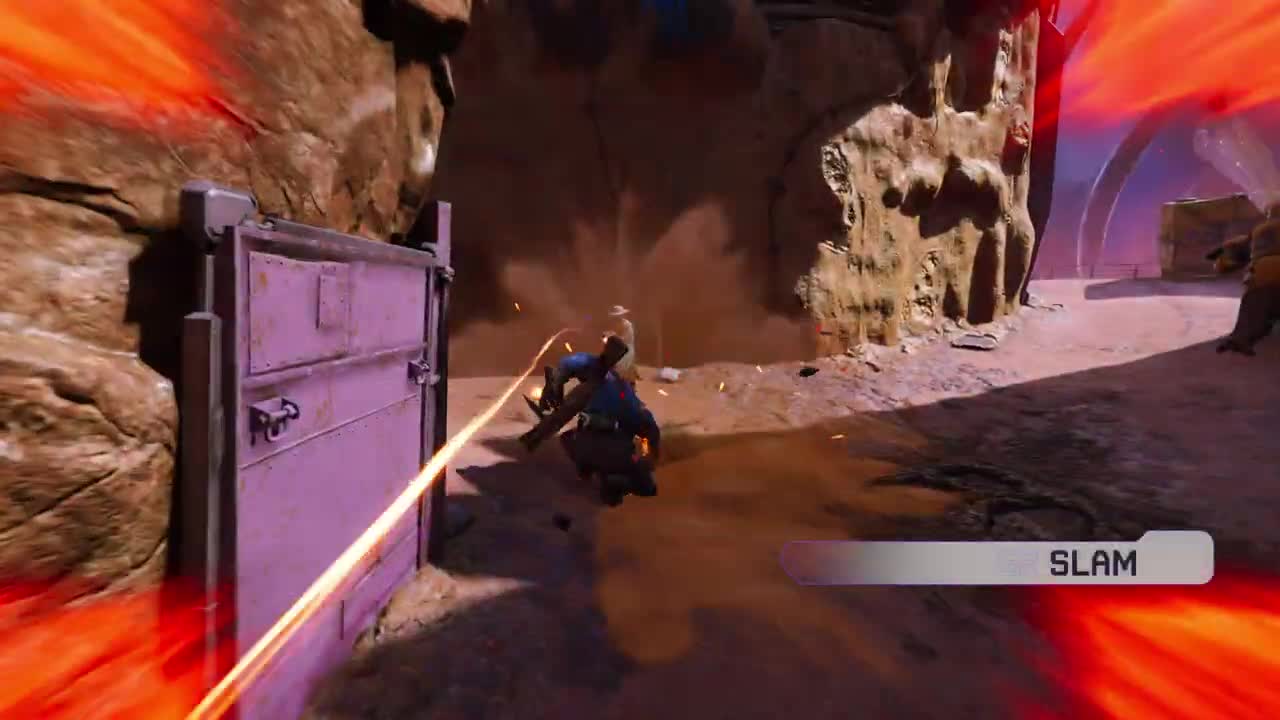Expand the SLAM notification bar
Viewport: 1280px width, 720px height.
(x=990, y=560)
